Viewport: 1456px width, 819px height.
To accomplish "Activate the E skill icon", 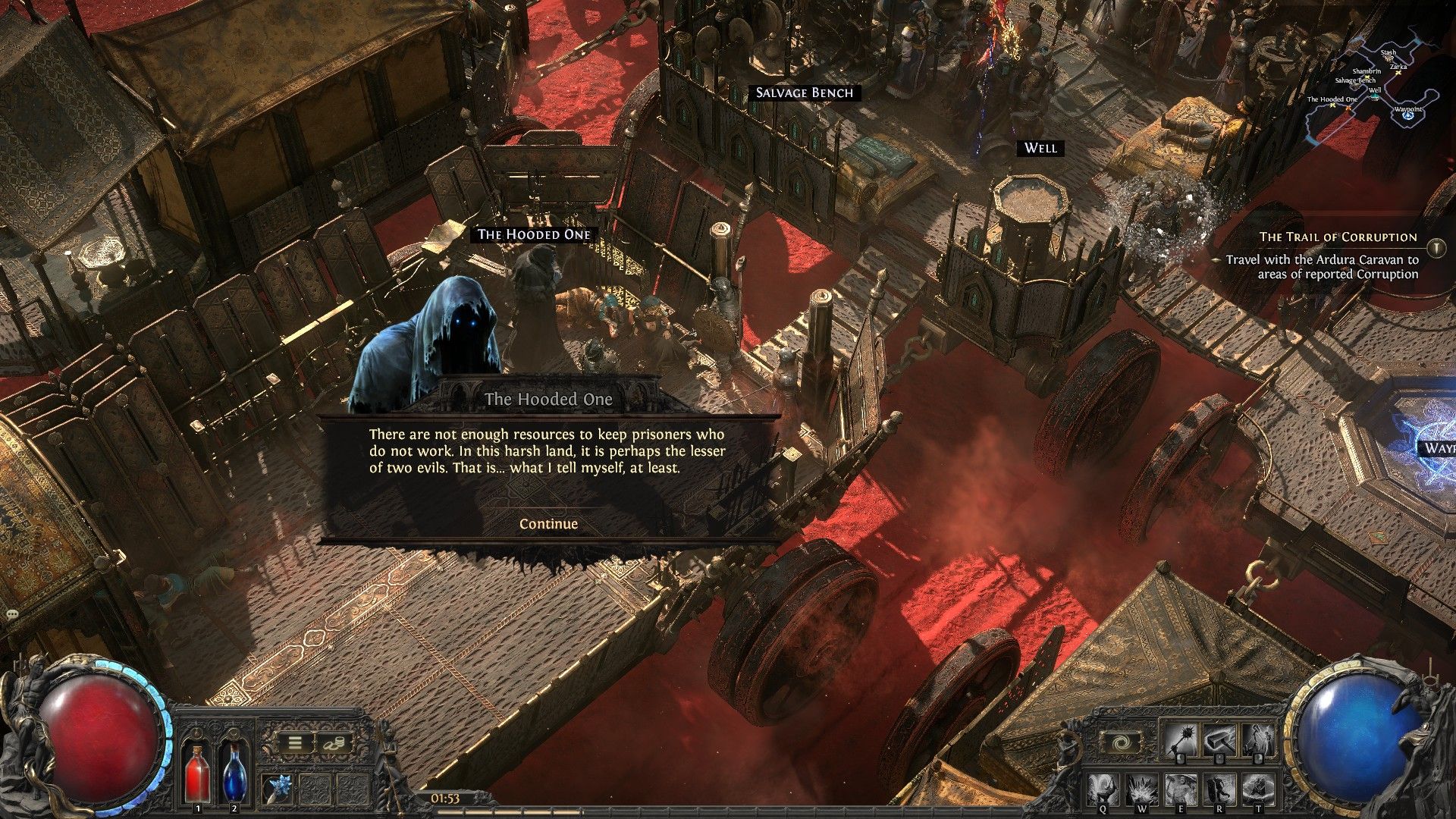I will click(x=1181, y=790).
